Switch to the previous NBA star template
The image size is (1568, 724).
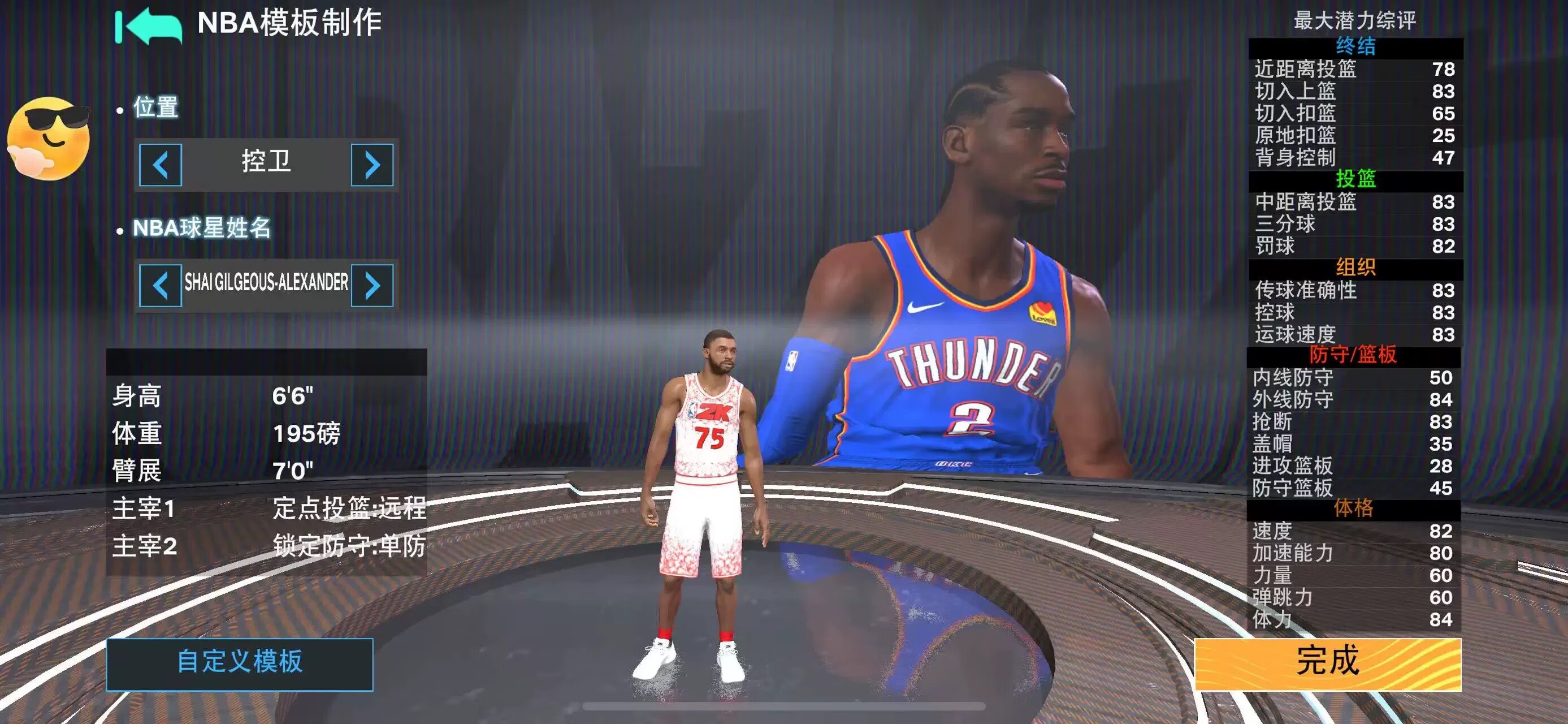click(160, 286)
